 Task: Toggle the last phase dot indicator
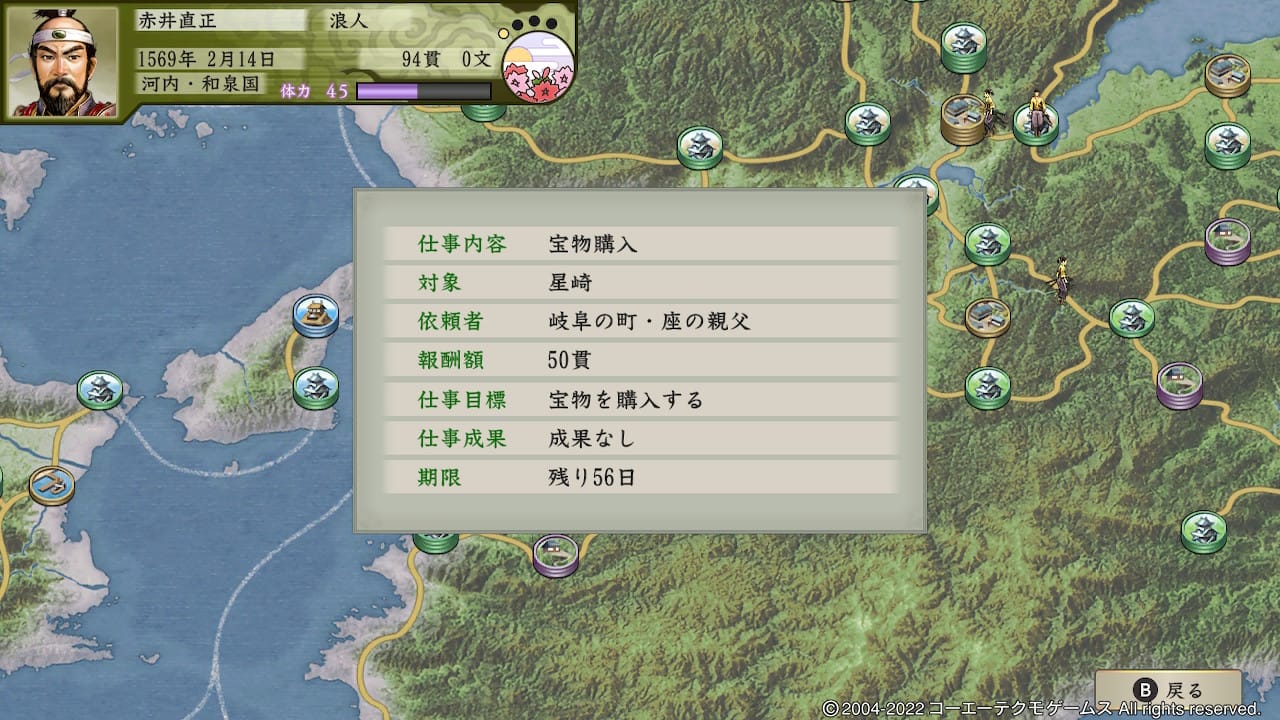coord(551,22)
